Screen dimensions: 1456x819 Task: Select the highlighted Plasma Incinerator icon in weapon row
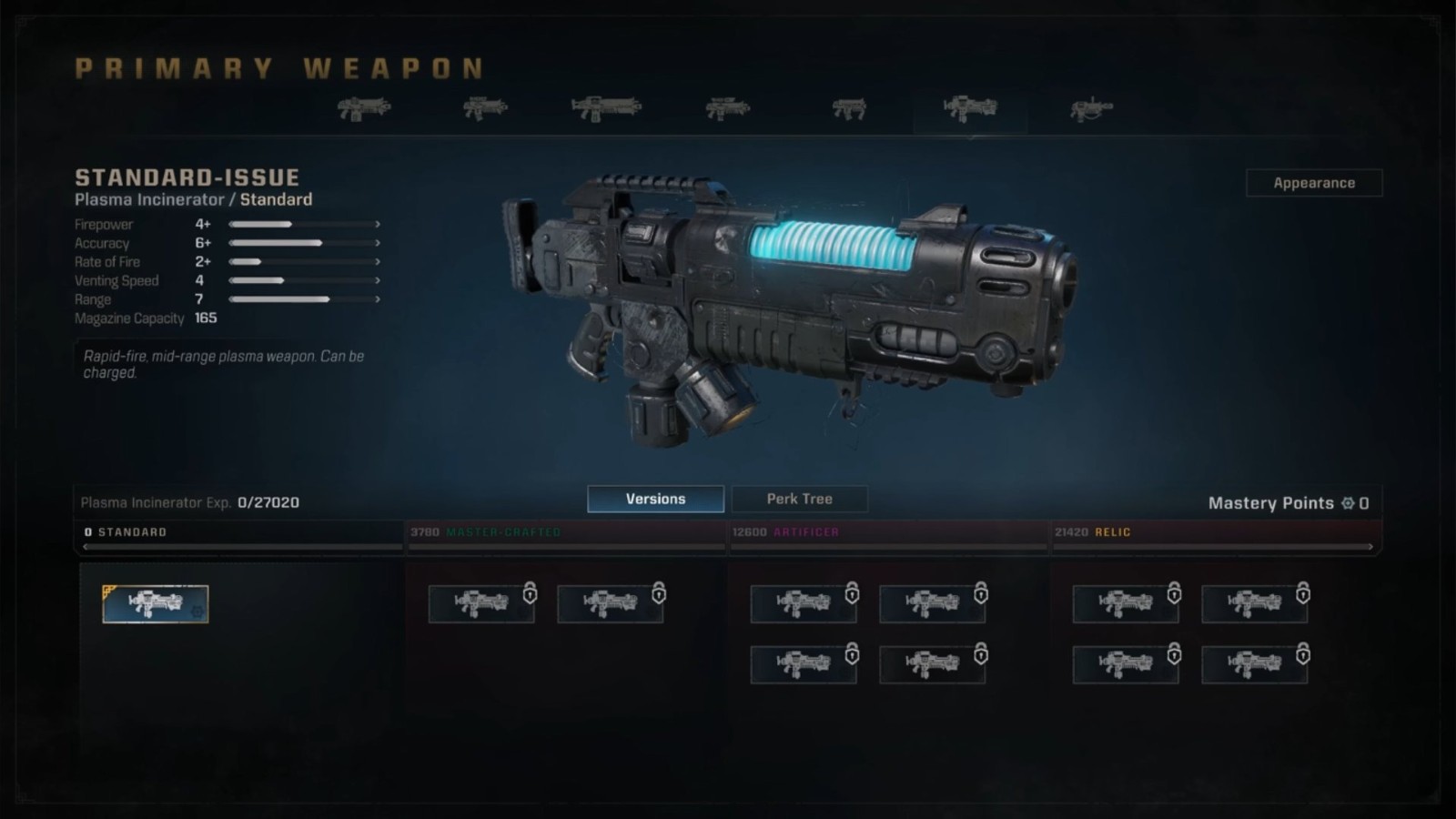pyautogui.click(x=970, y=109)
